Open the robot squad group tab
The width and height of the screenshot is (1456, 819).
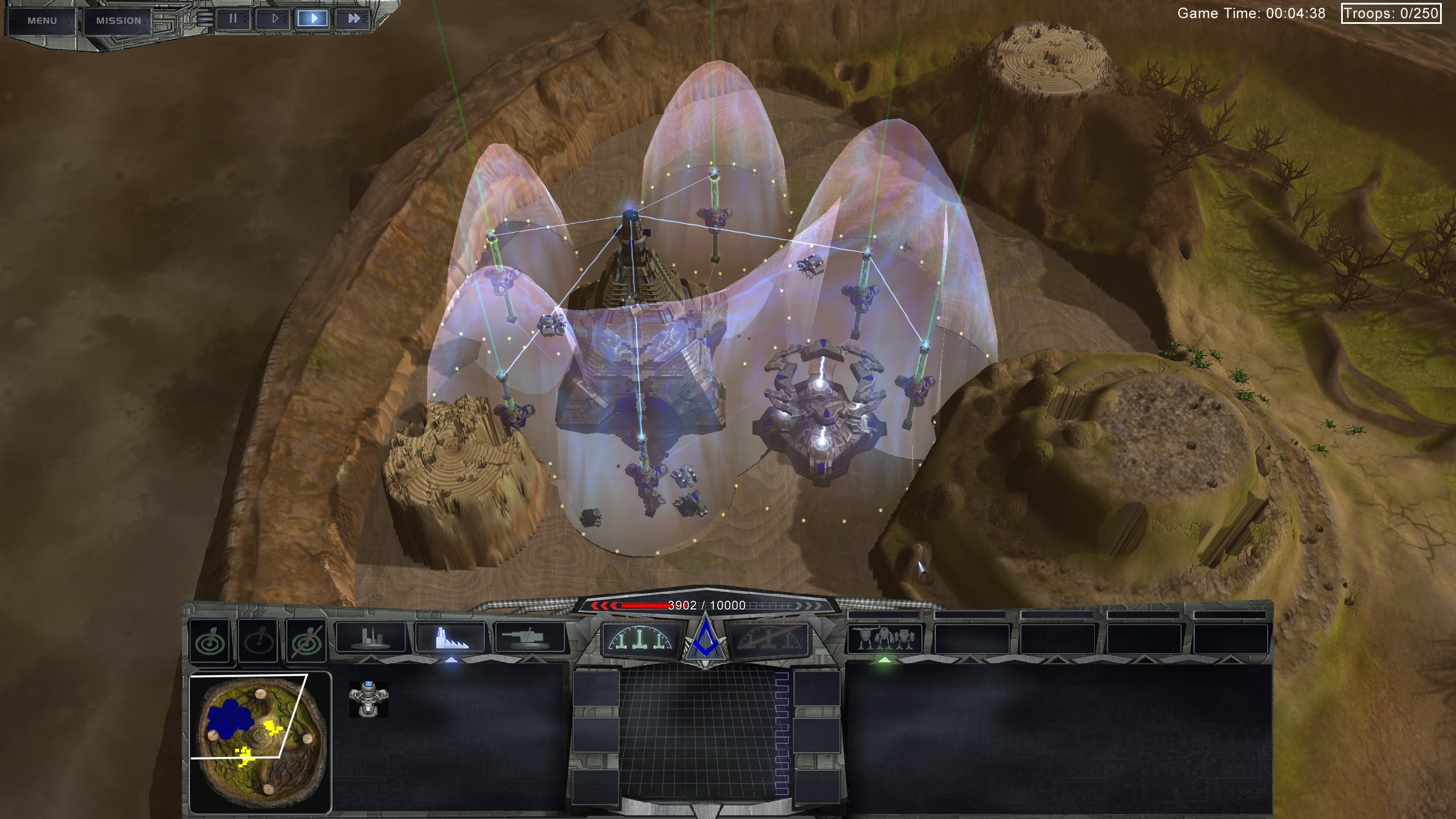point(885,638)
